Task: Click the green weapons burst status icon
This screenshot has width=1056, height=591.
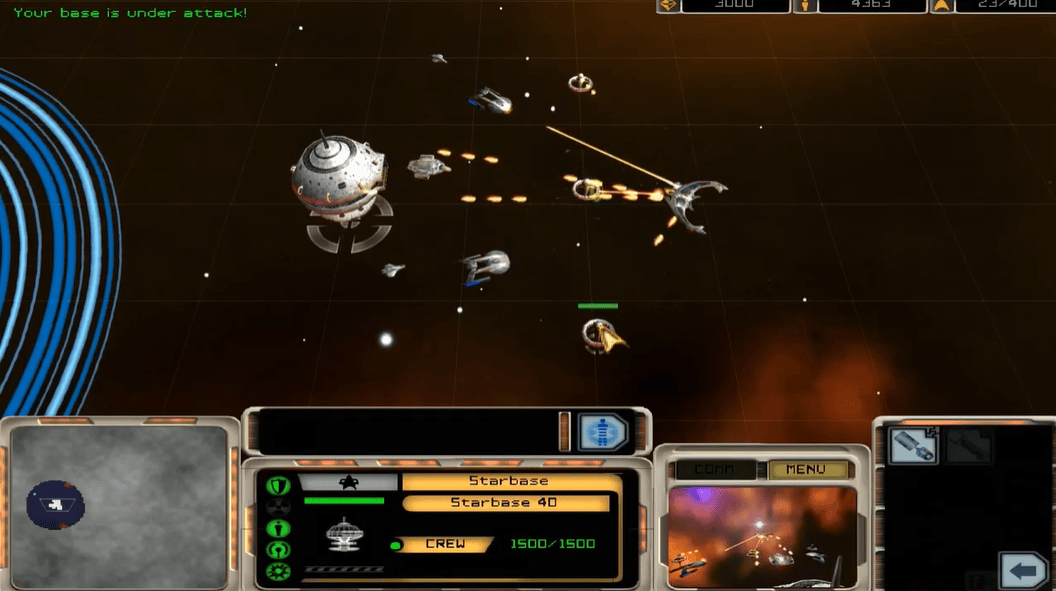Action: point(277,571)
